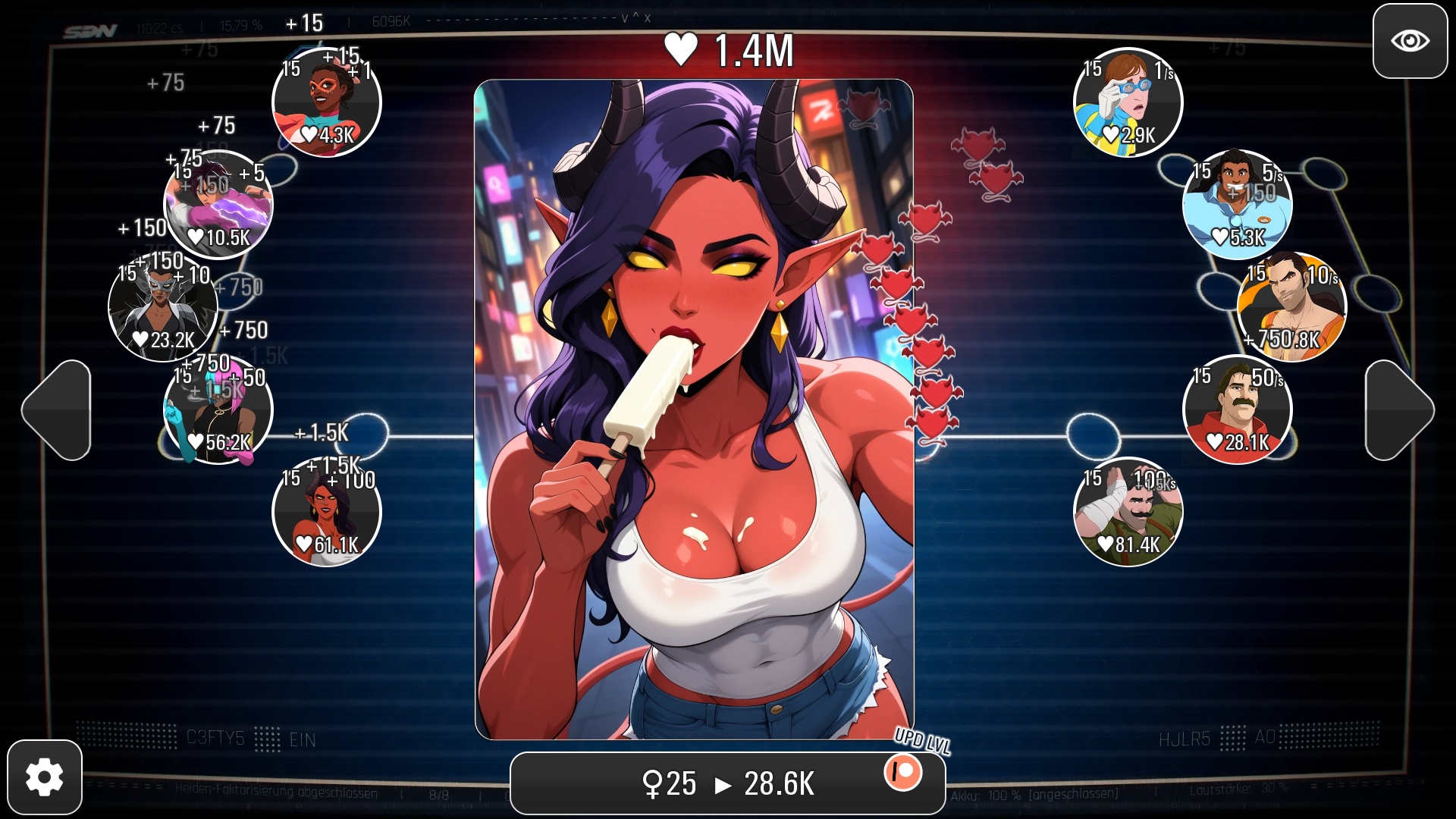Viewport: 1456px width, 819px height.
Task: Click the 1.4M heart counter
Action: pos(728,49)
